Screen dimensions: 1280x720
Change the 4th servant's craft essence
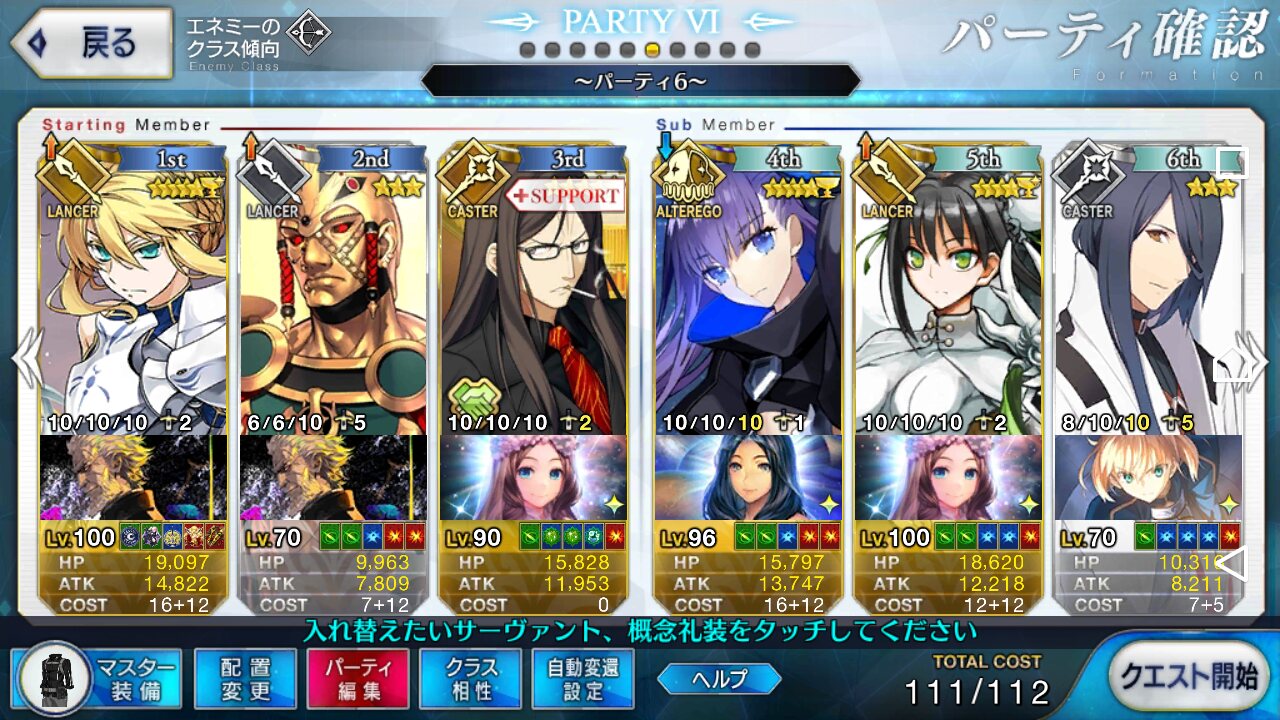748,477
